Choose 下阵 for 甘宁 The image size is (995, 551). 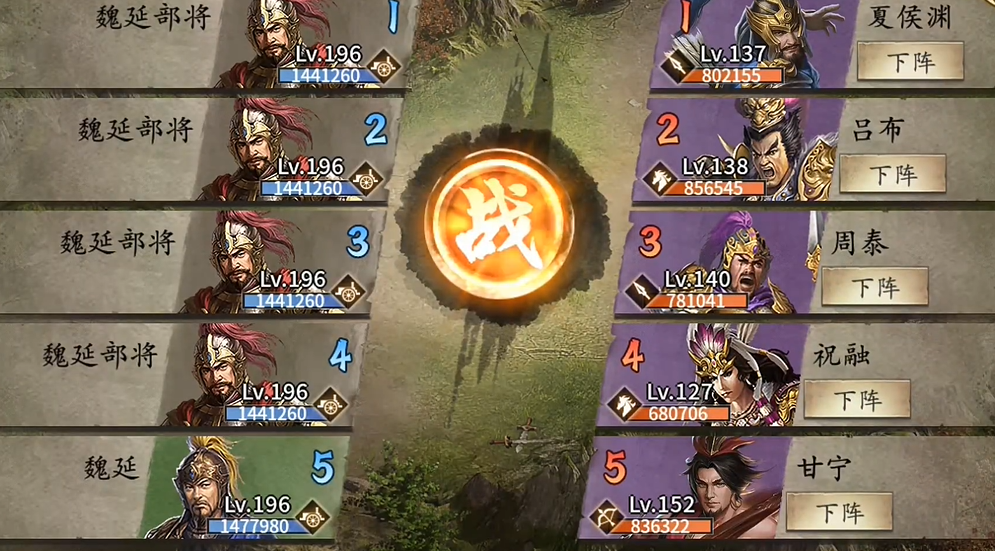click(838, 512)
